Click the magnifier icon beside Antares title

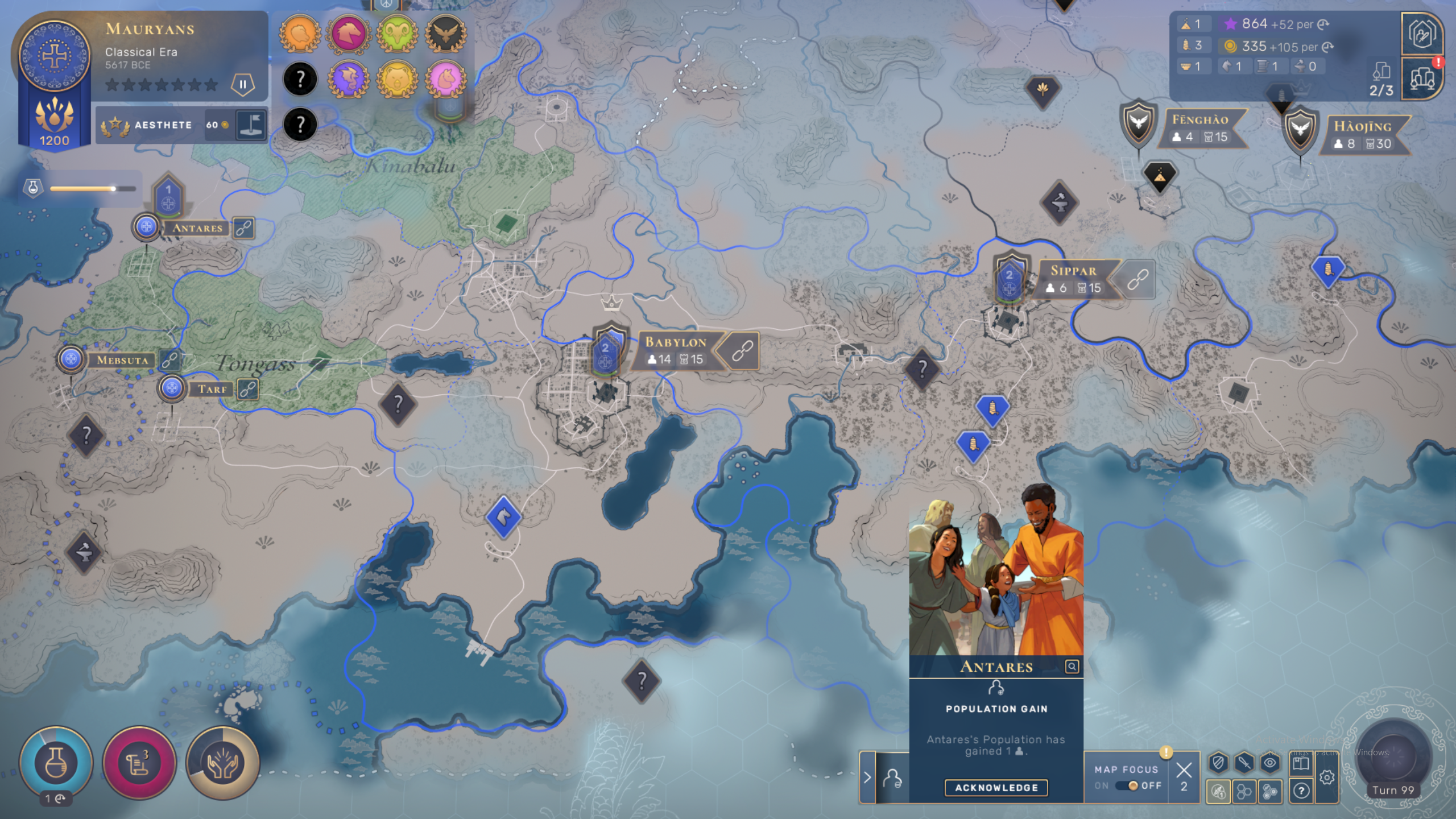click(1072, 667)
